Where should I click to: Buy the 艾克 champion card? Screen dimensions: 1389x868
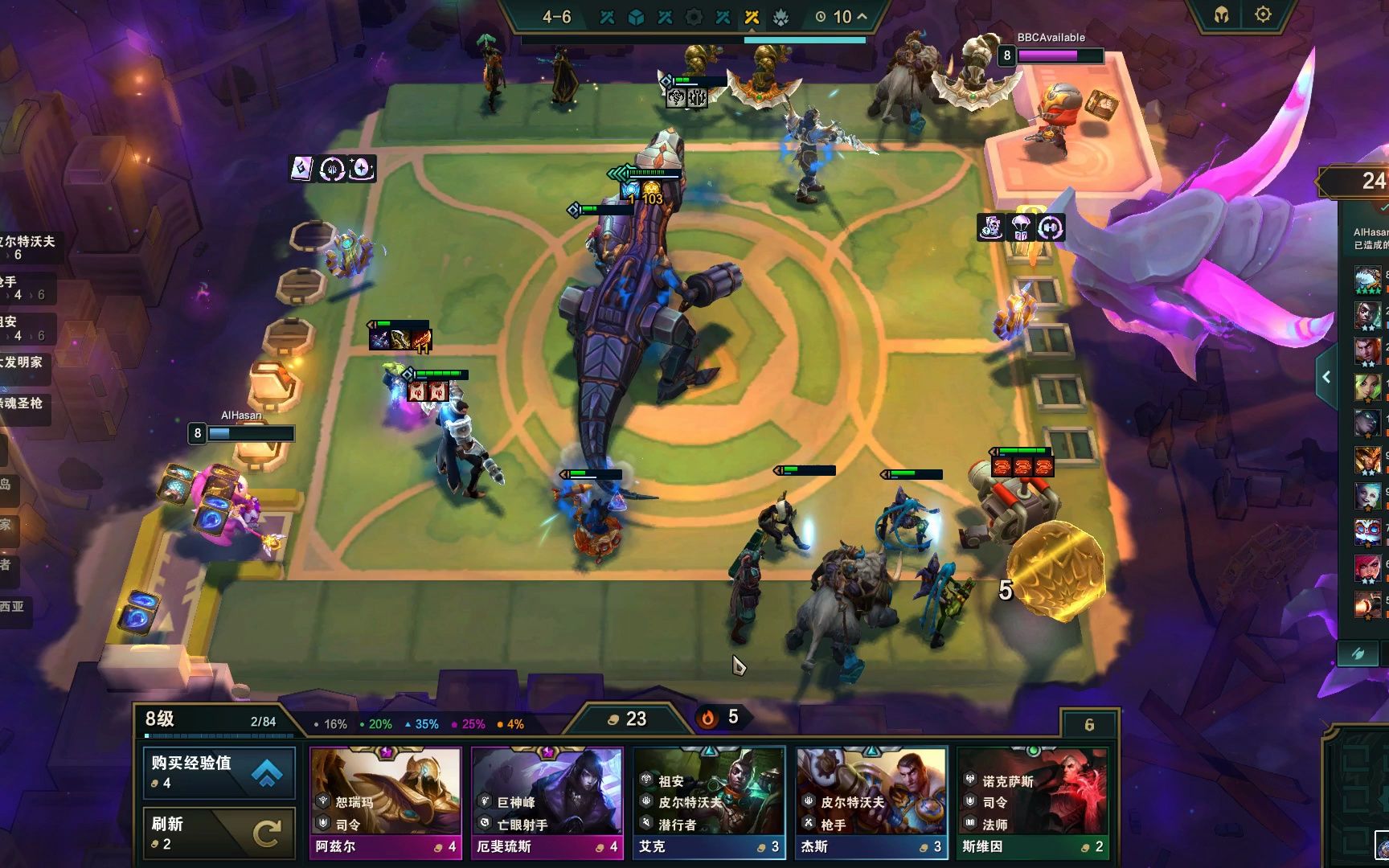point(709,802)
